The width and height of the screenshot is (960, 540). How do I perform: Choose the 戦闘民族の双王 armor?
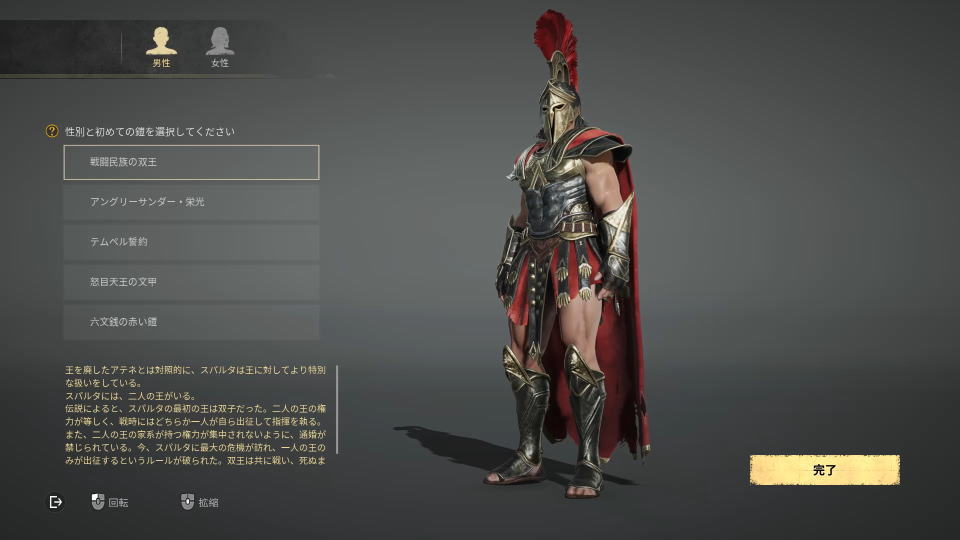pos(191,162)
